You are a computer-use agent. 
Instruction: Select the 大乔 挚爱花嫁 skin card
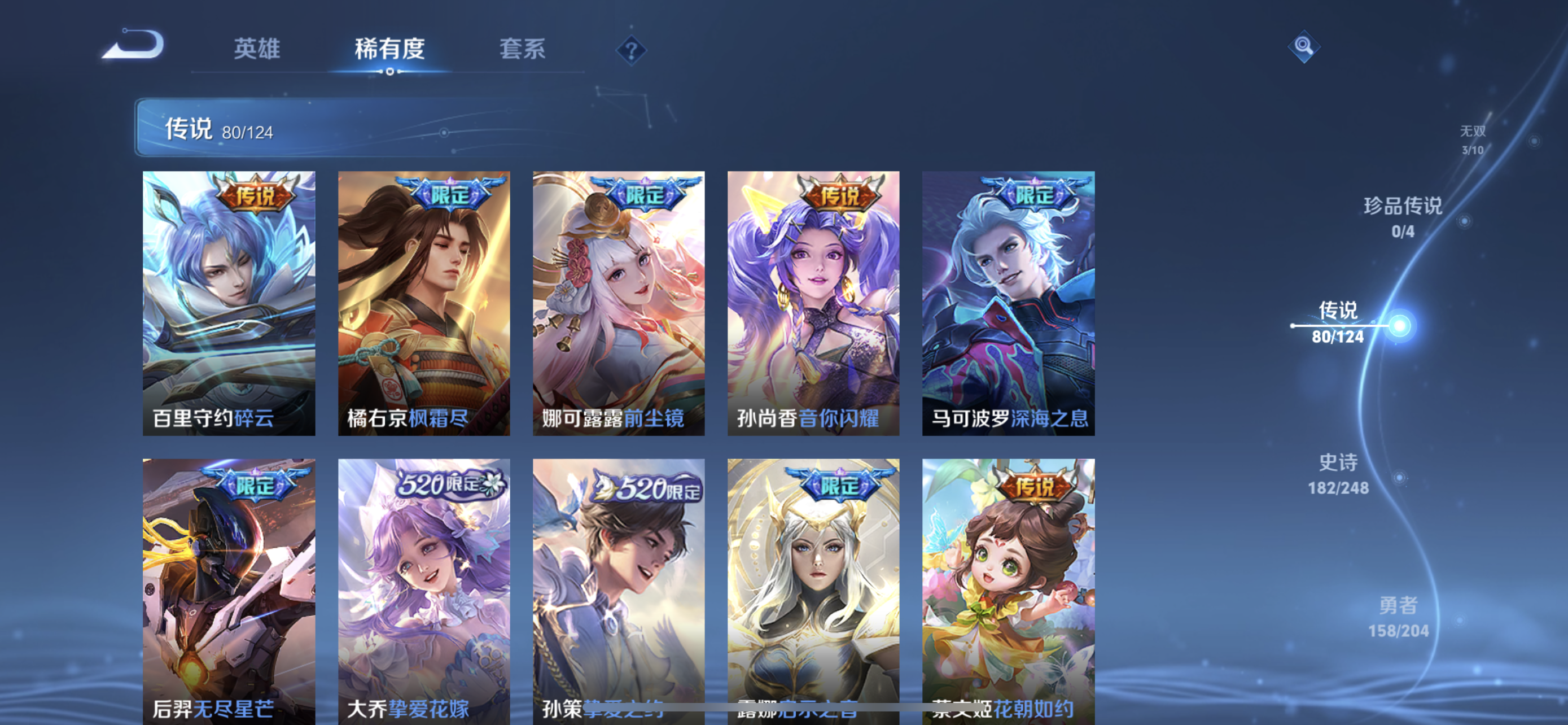pyautogui.click(x=424, y=591)
